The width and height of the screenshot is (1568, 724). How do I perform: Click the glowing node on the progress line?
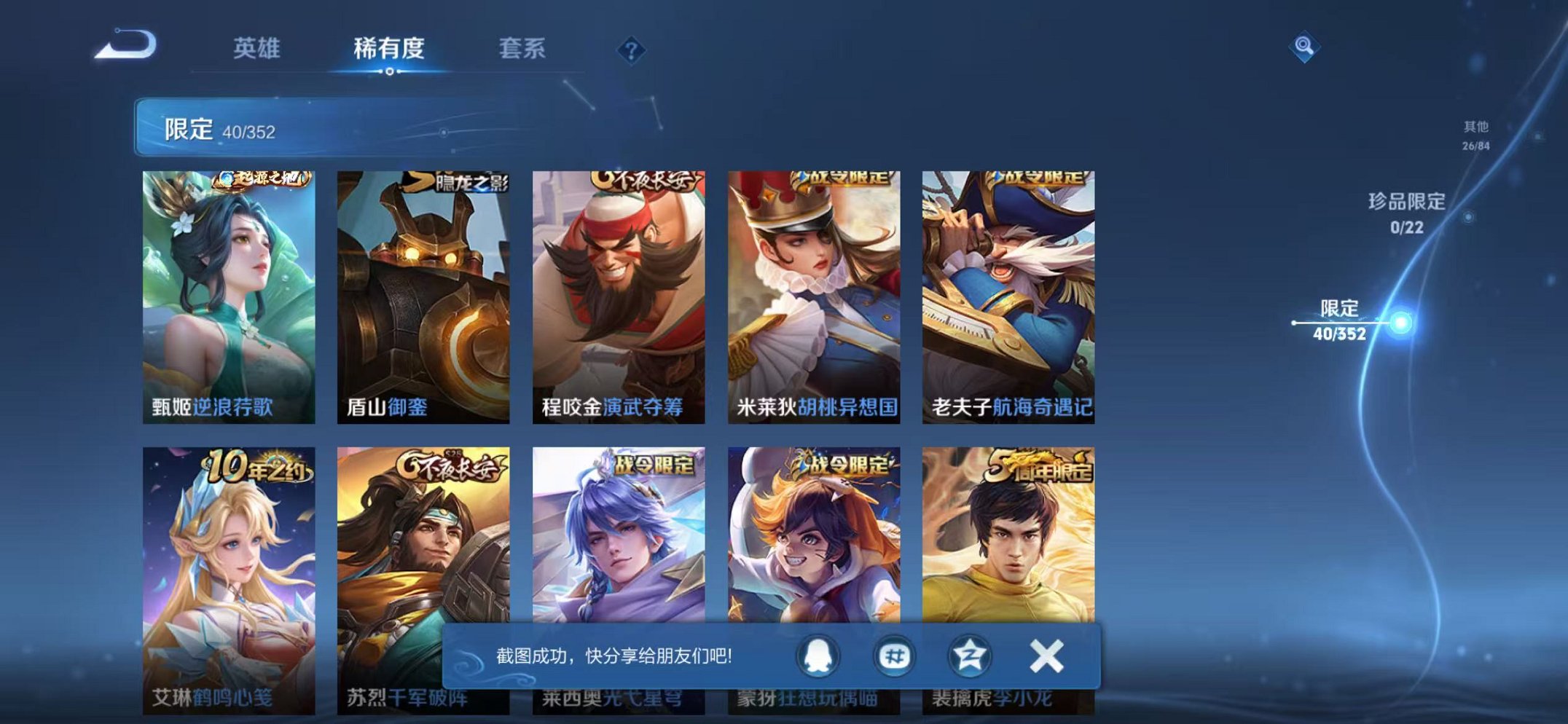coord(1401,320)
